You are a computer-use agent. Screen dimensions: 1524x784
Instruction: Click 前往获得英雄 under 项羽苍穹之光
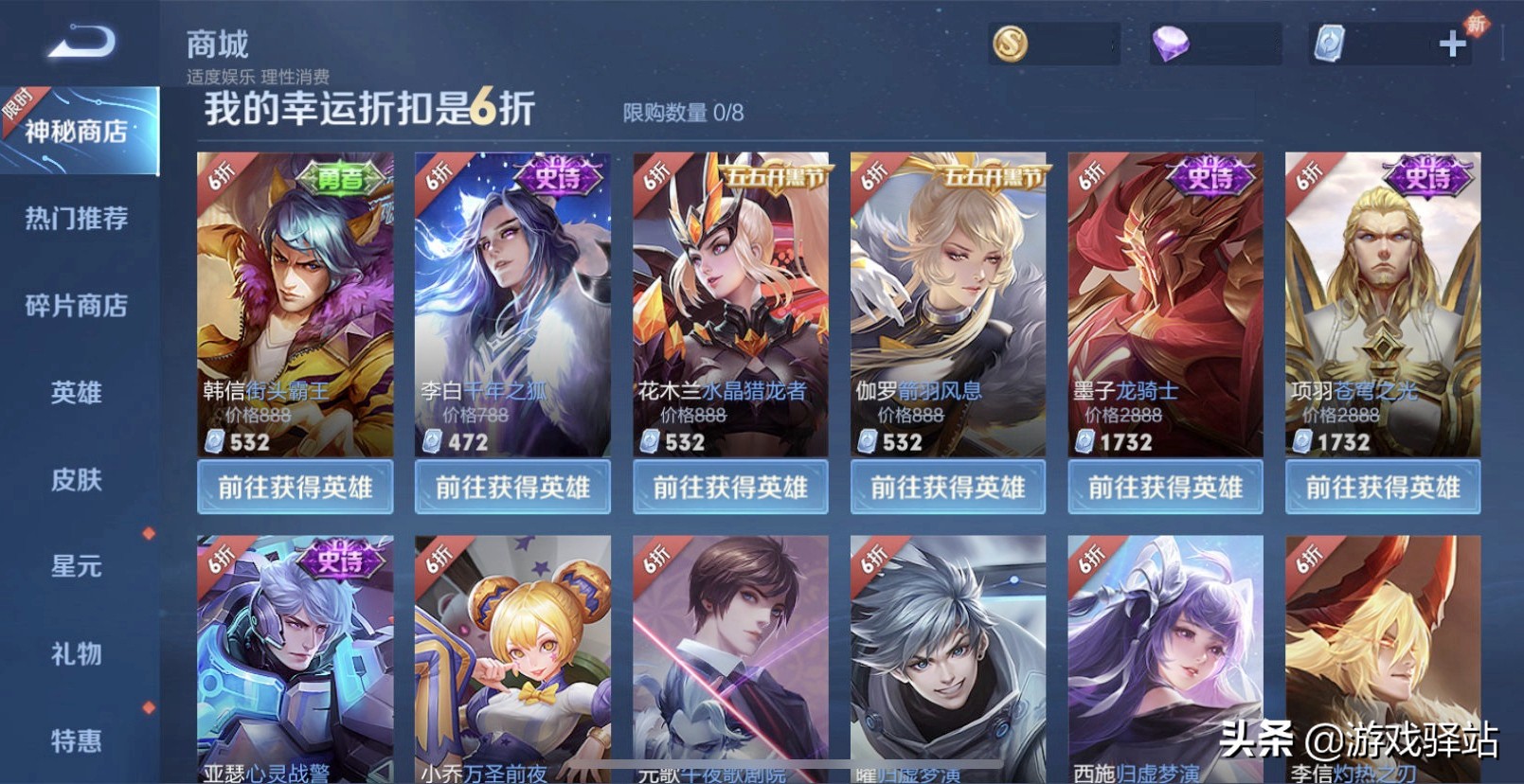[1383, 488]
